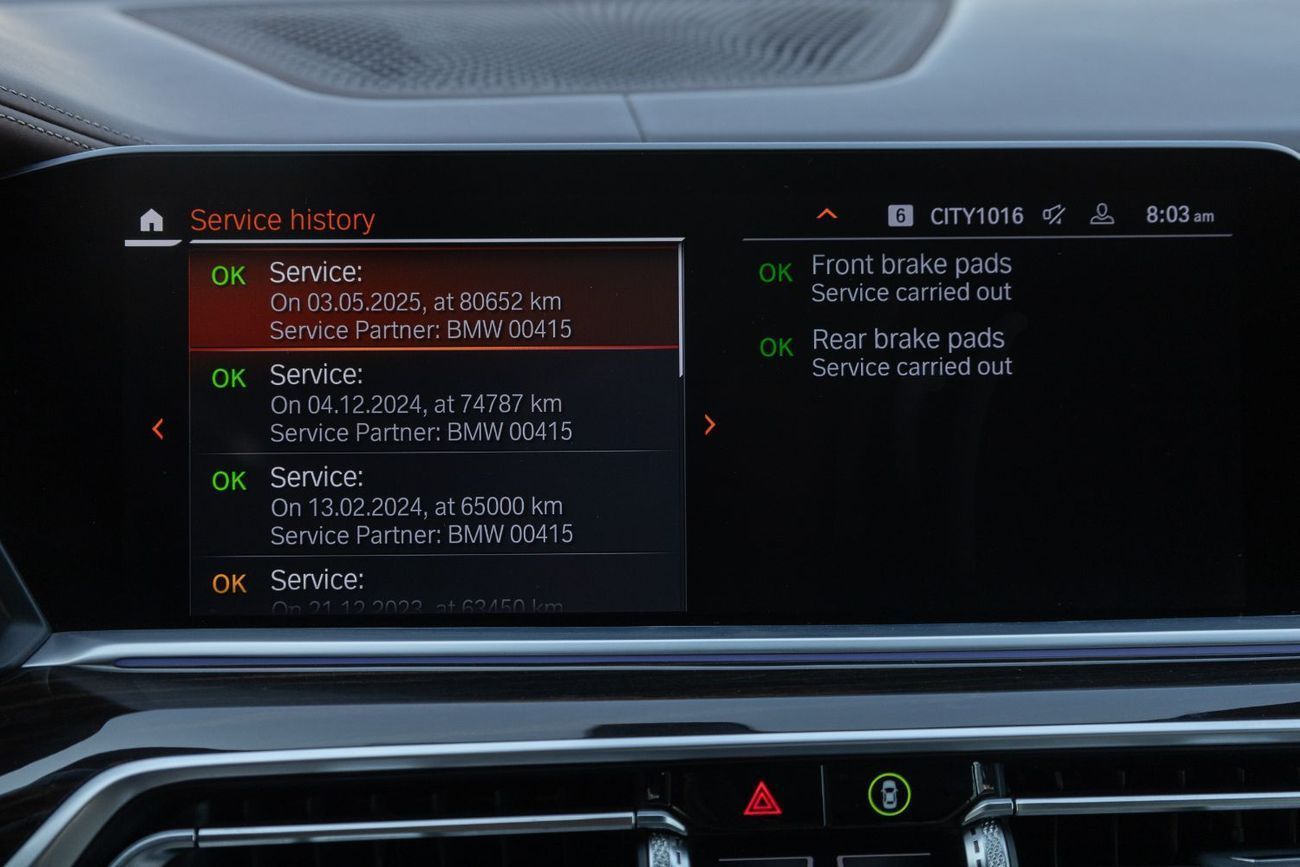Open the Home menu icon
Image resolution: width=1300 pixels, height=867 pixels.
click(150, 222)
